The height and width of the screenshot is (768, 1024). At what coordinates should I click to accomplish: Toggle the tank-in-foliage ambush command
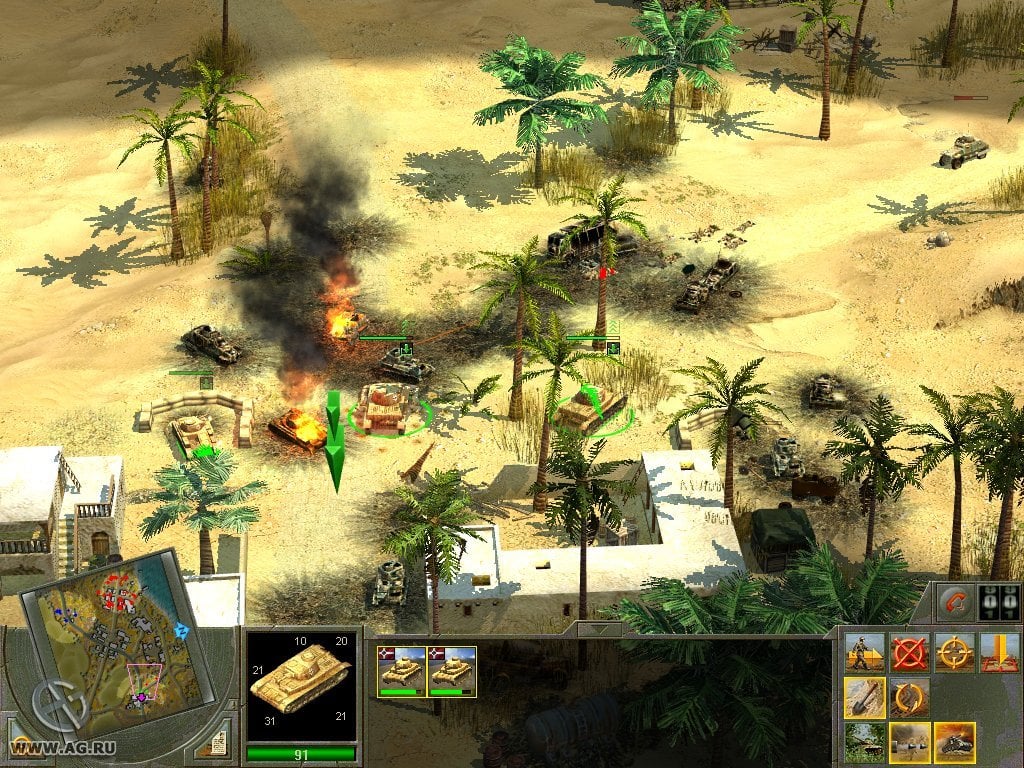[x=864, y=742]
